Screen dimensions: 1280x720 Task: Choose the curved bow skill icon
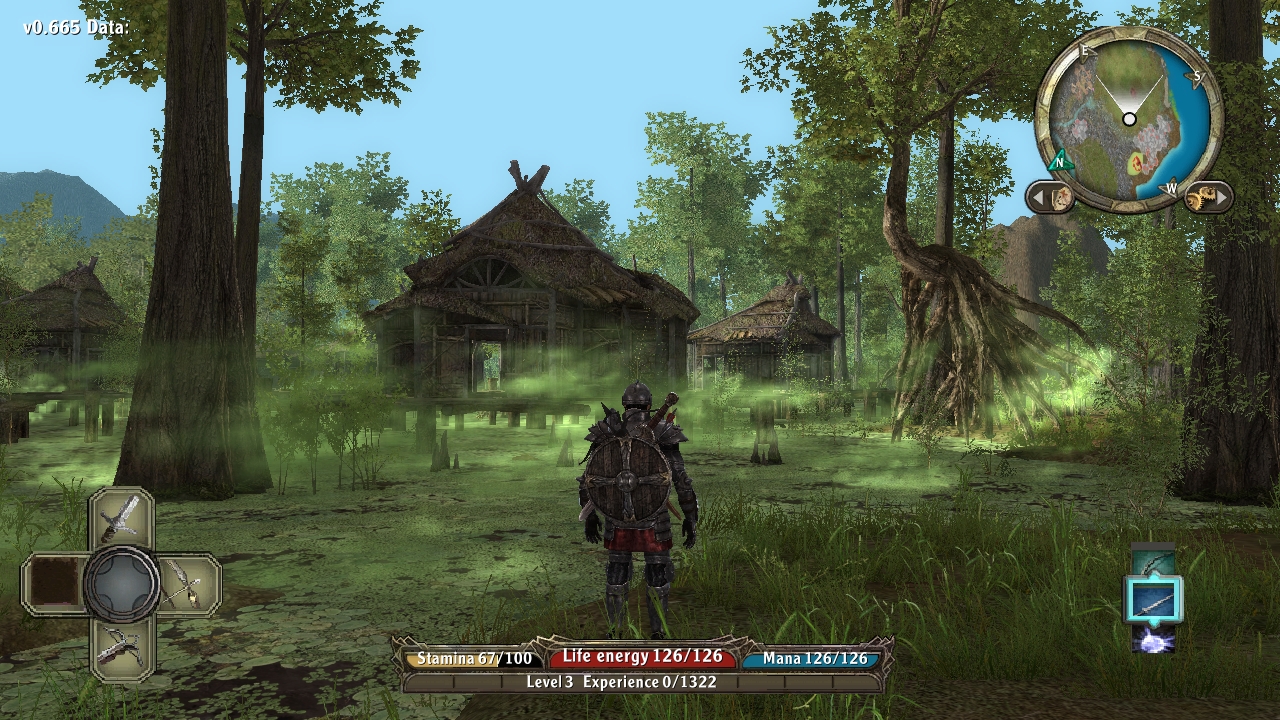(1153, 561)
